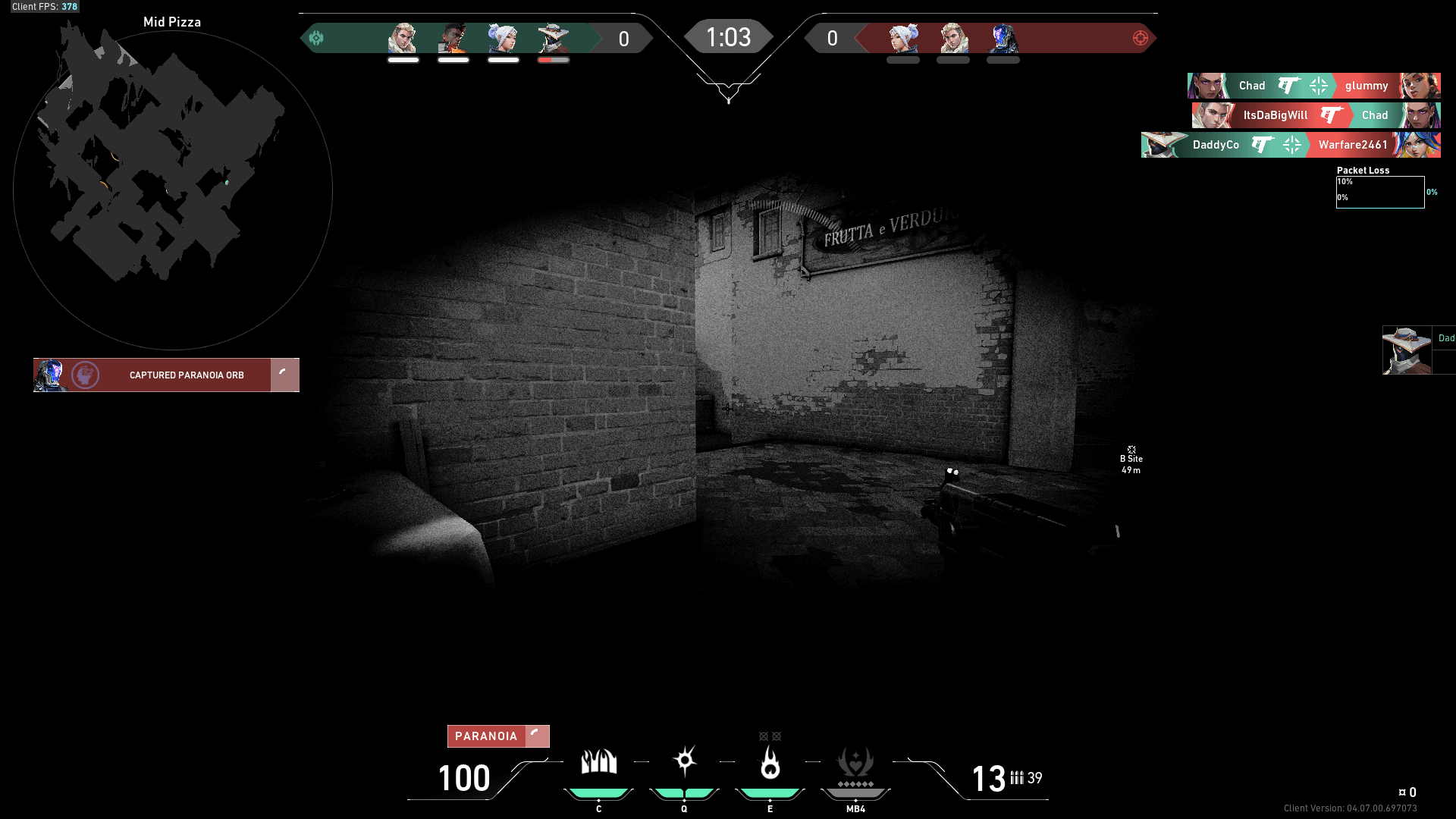Select the Chad and glummy kill feed entry
This screenshot has height=819, width=1456.
coord(1313,86)
